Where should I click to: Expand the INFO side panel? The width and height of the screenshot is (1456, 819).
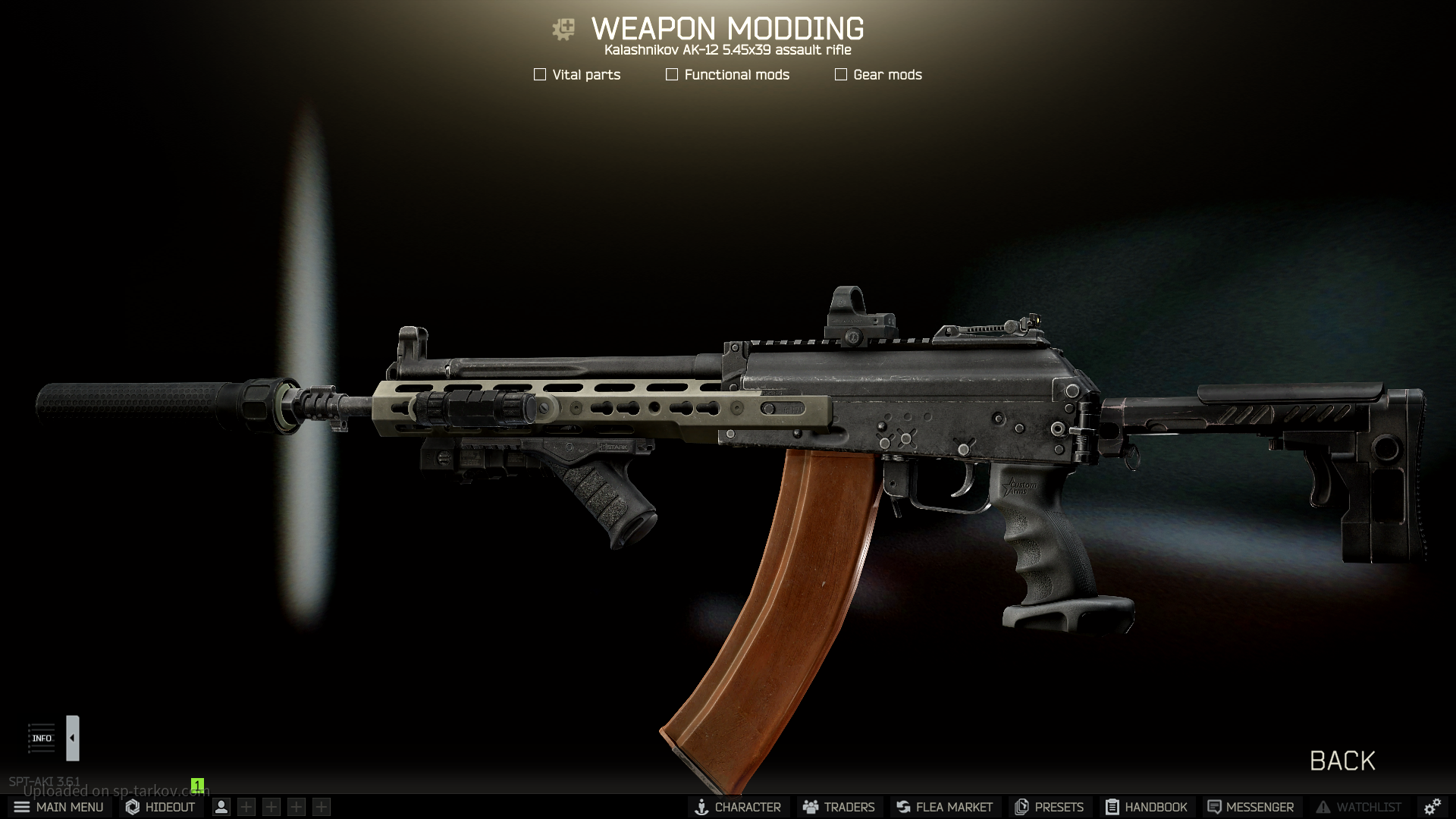pos(72,738)
